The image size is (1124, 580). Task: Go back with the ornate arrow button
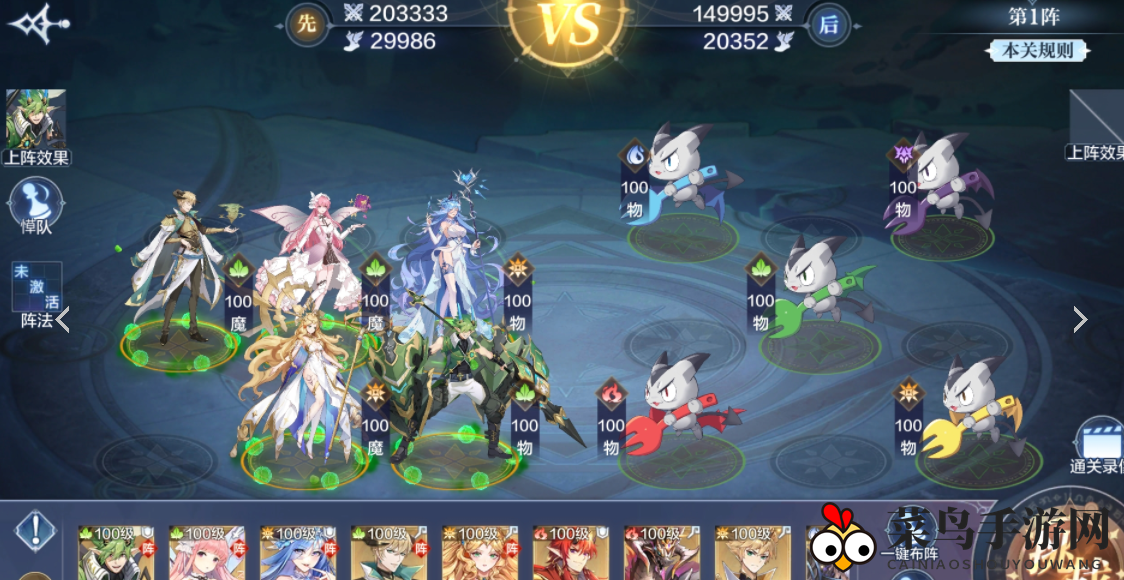pos(38,22)
